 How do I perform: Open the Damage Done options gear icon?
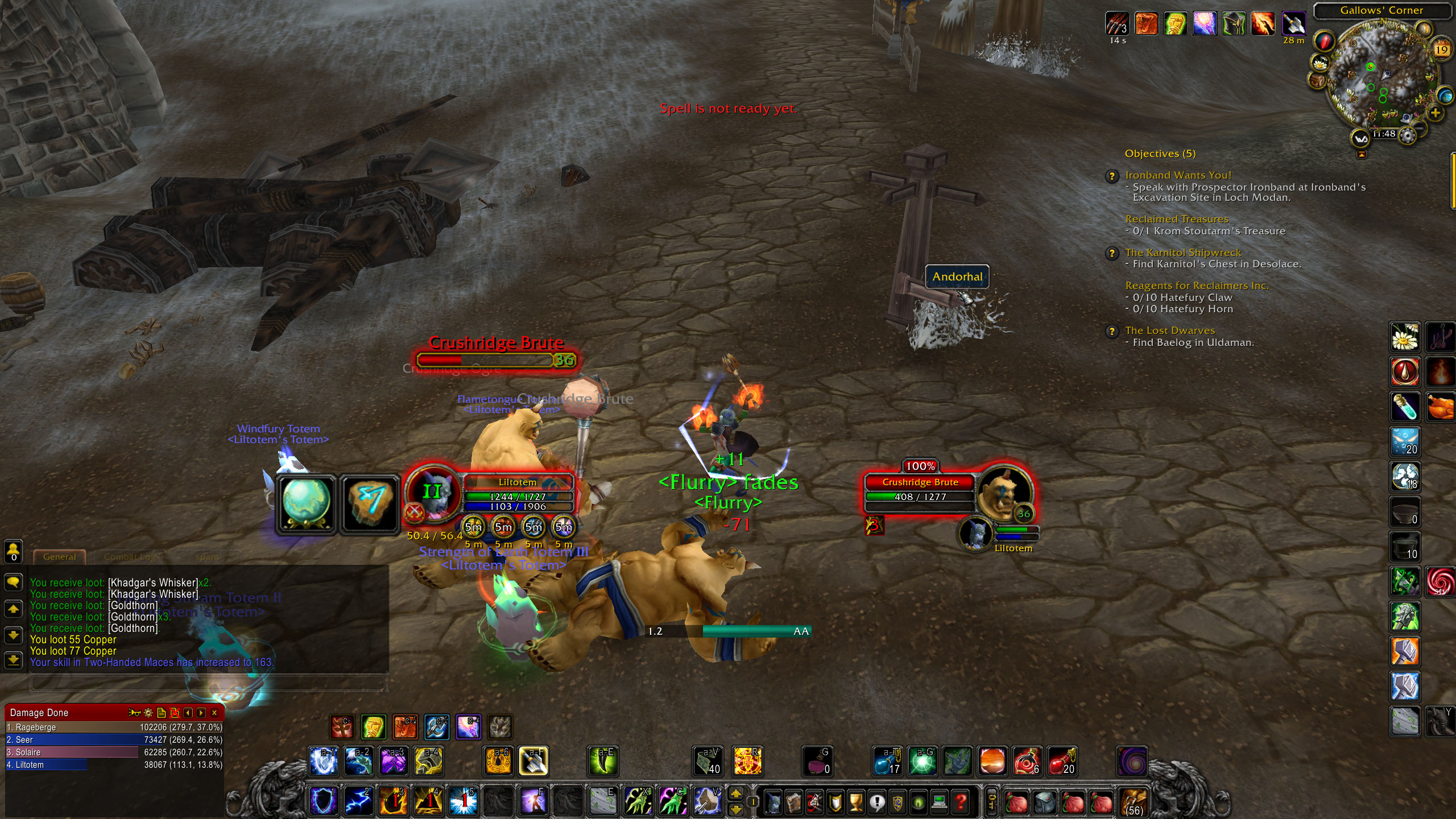(x=147, y=713)
